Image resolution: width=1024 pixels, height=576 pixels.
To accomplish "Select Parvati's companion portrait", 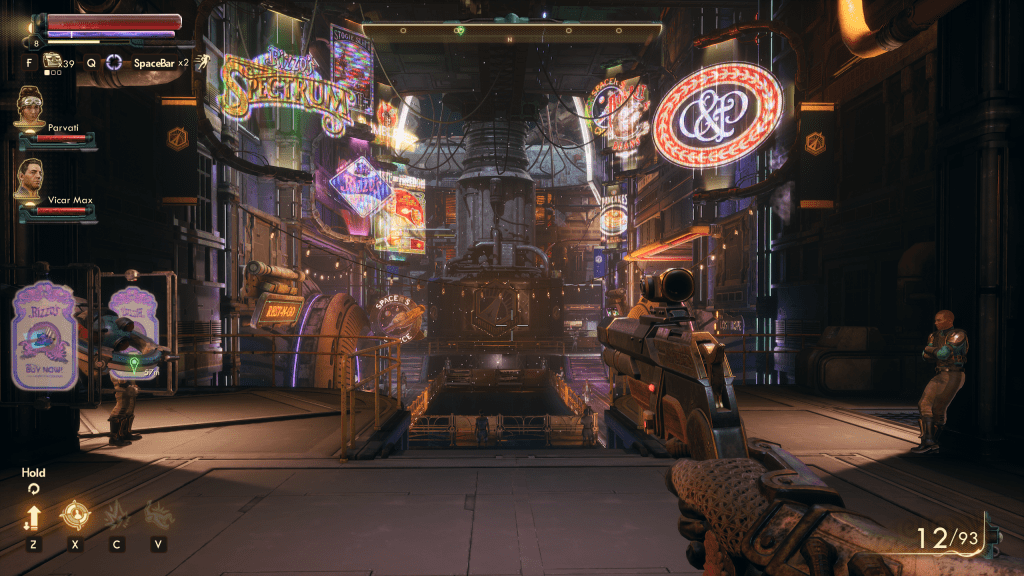I will [30, 105].
